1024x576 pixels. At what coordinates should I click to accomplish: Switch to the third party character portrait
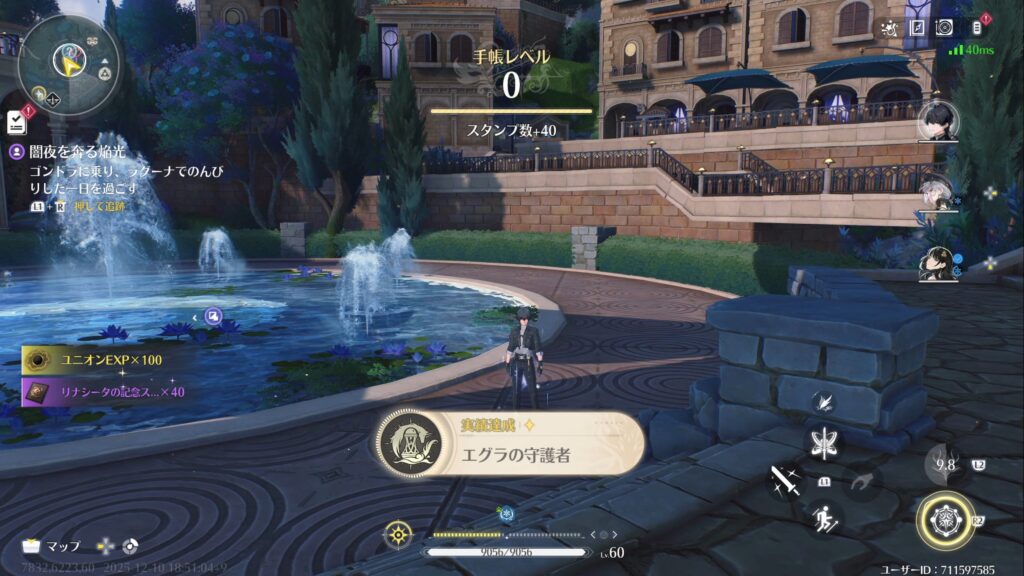pos(938,262)
